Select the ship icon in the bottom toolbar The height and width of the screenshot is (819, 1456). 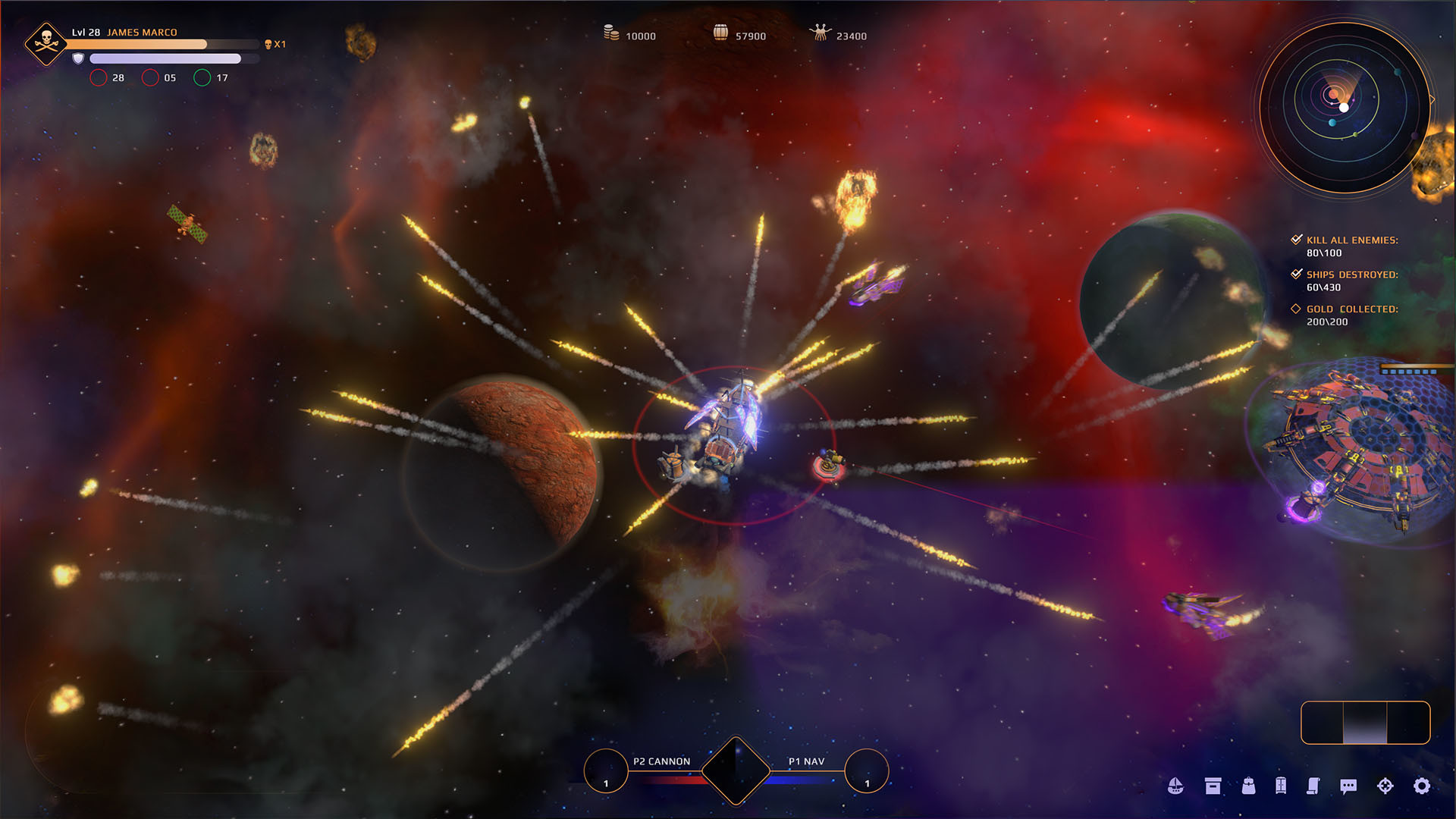click(x=1176, y=786)
